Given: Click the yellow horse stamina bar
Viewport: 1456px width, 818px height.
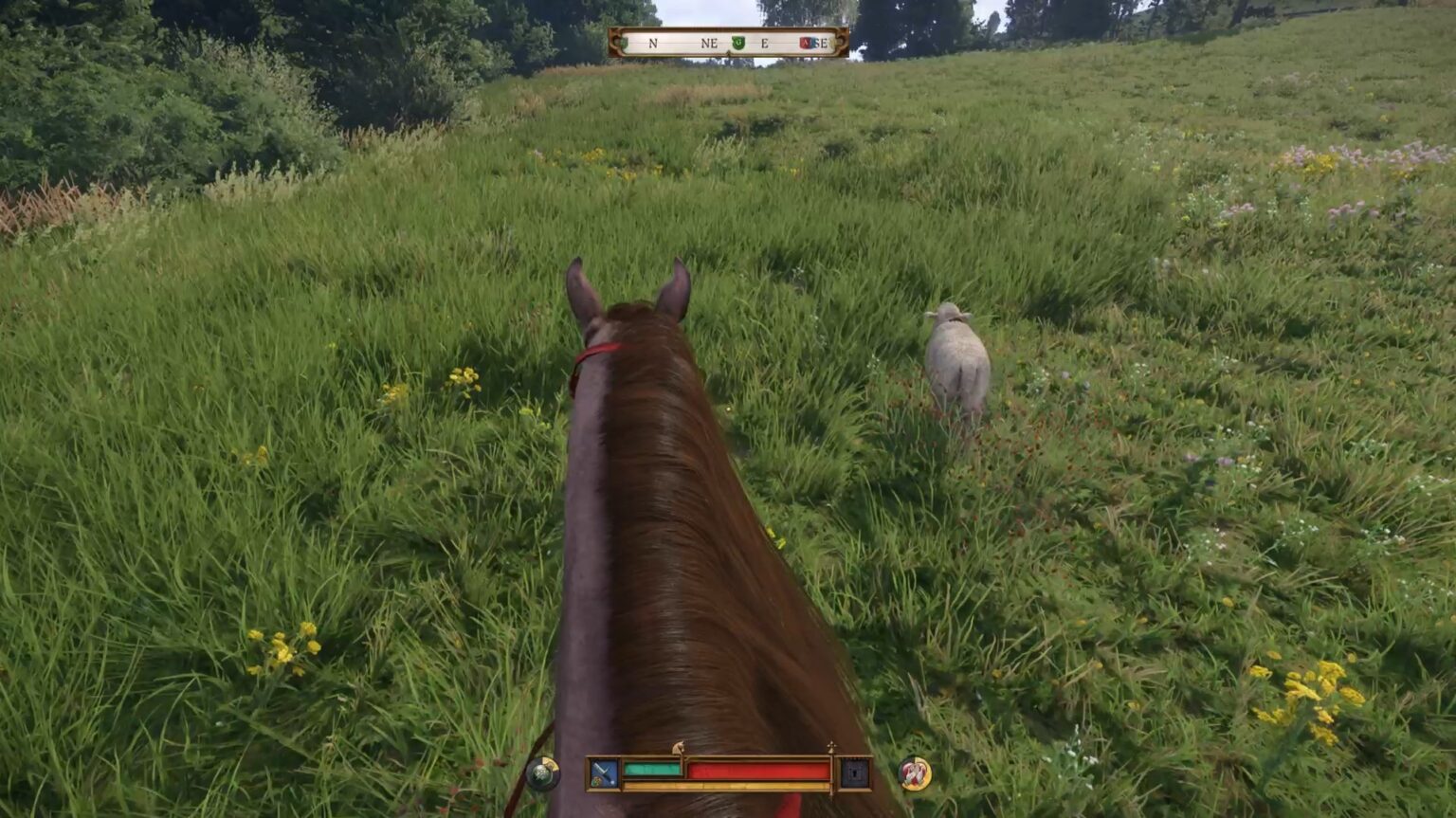Looking at the screenshot, I should [726, 785].
